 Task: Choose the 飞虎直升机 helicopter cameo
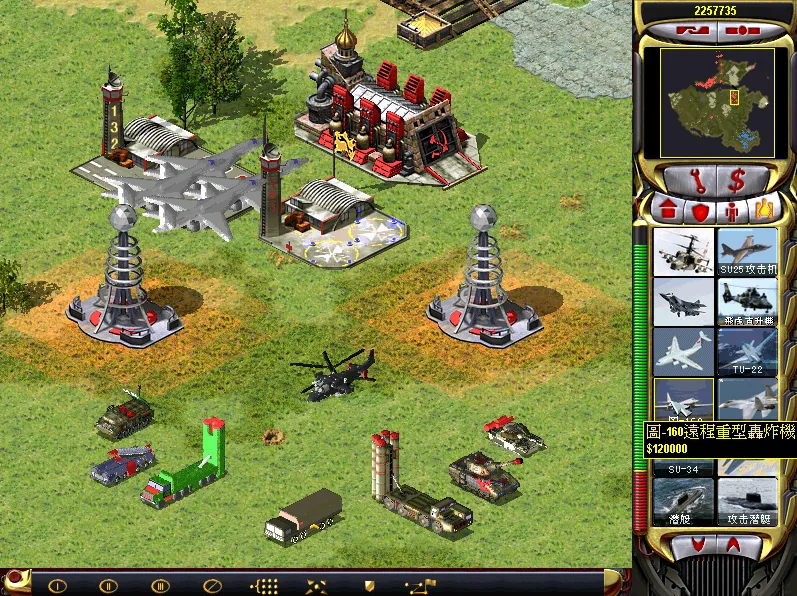[x=747, y=301]
